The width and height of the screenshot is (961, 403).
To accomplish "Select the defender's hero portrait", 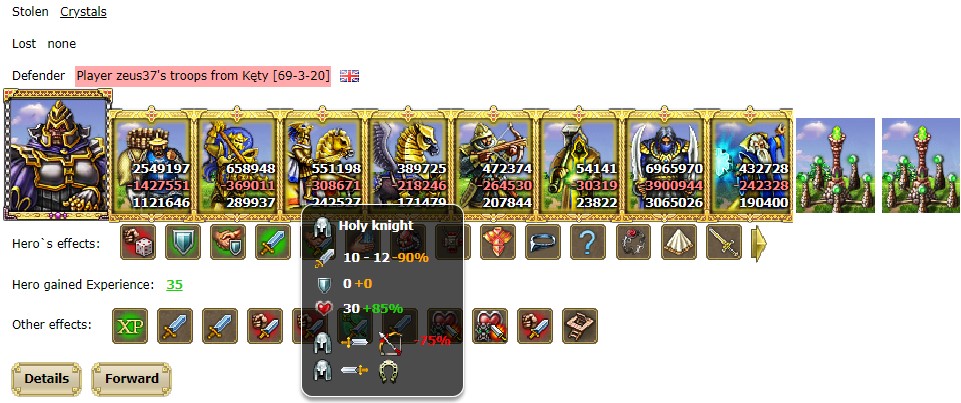I will click(x=57, y=154).
